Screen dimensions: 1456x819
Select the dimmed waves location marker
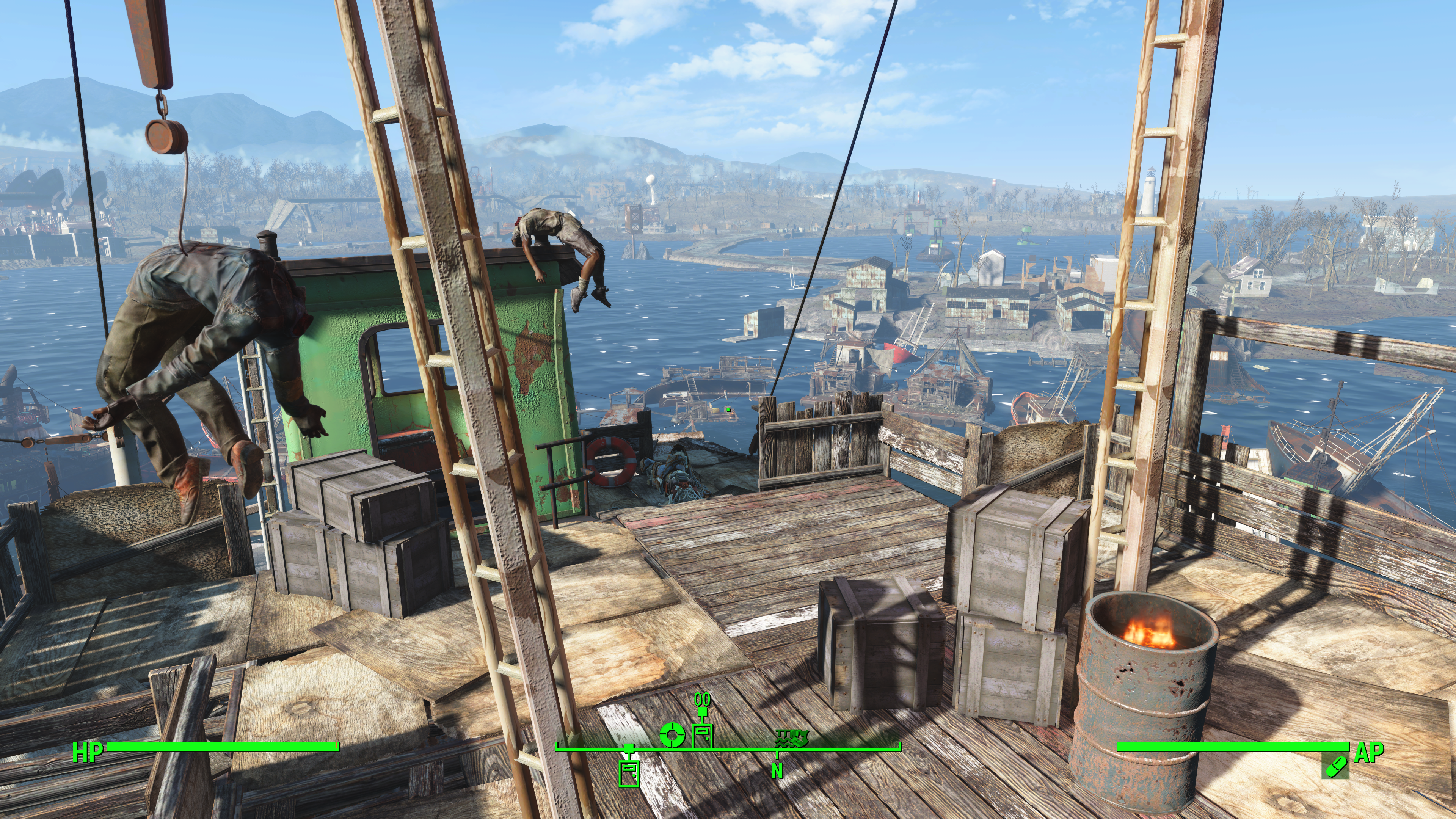(792, 736)
